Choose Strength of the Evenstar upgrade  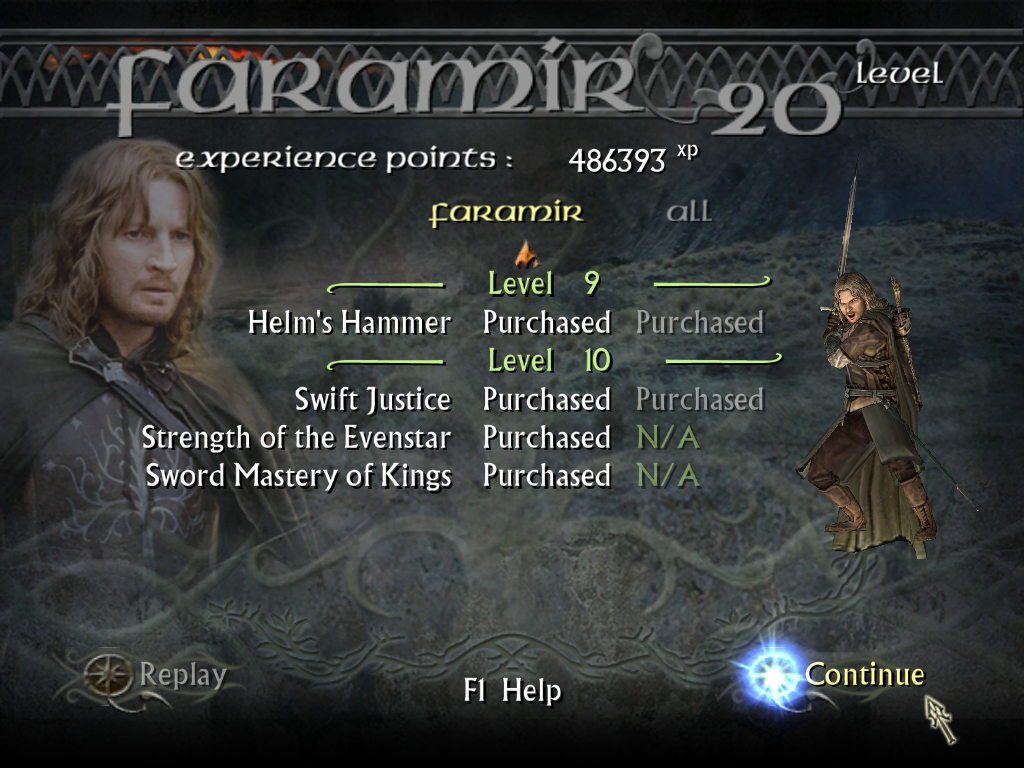296,438
